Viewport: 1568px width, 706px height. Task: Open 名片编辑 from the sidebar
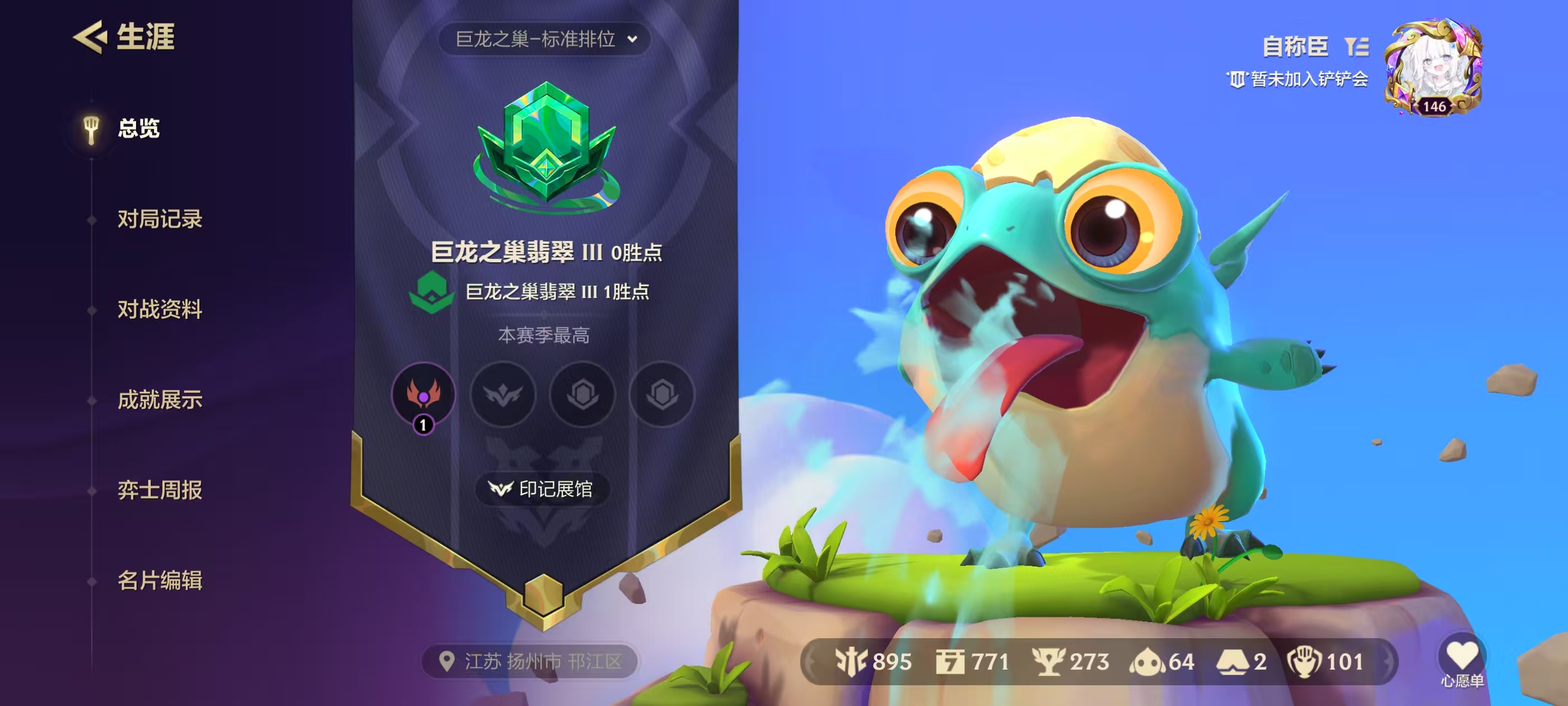[161, 580]
